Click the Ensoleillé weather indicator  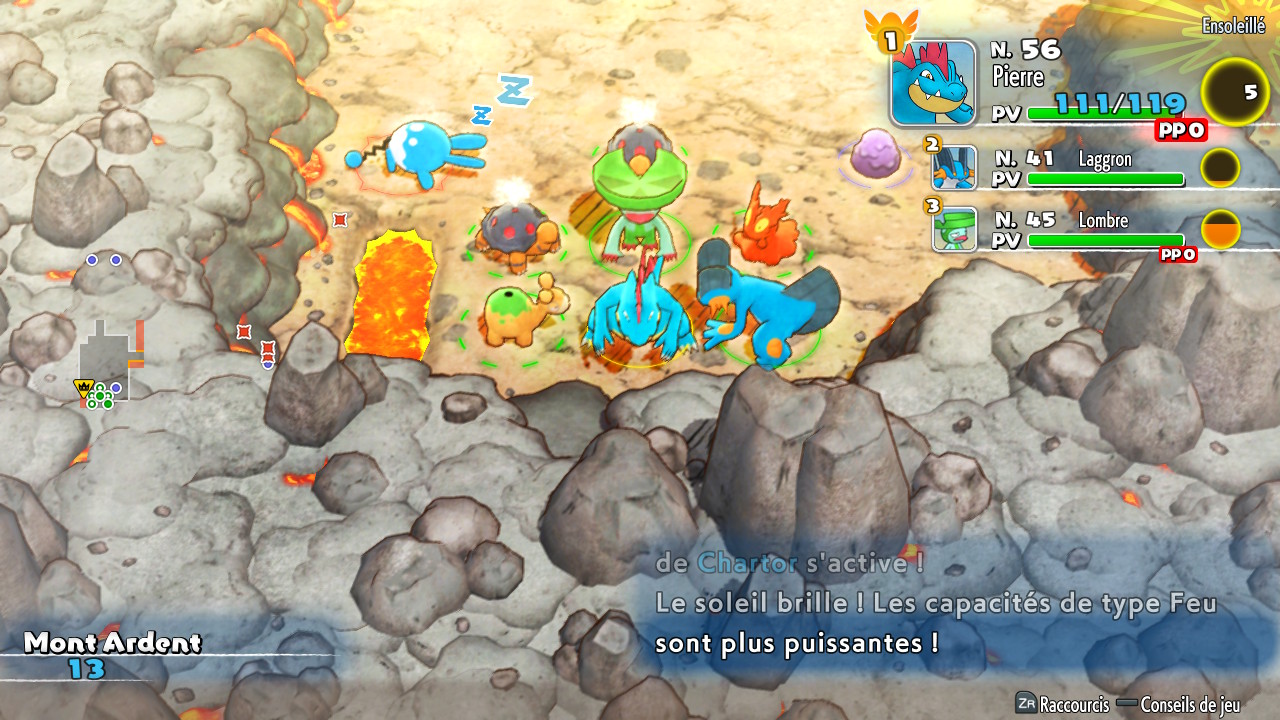(1233, 27)
